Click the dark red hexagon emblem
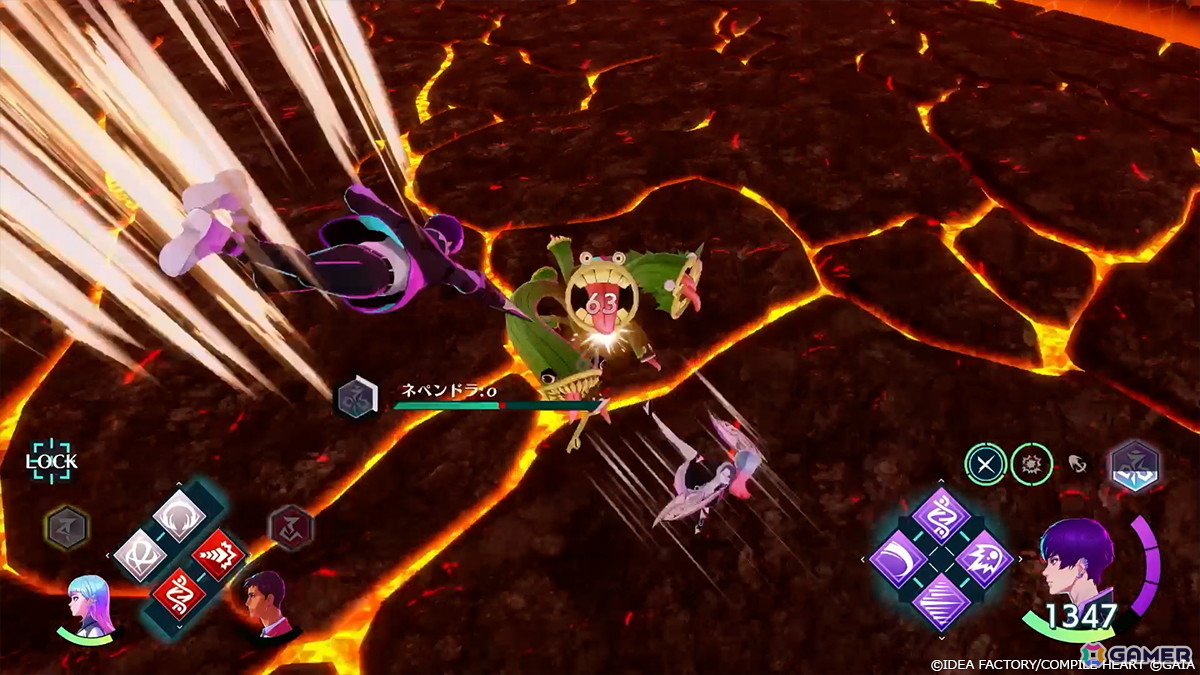The width and height of the screenshot is (1200, 675). [291, 527]
